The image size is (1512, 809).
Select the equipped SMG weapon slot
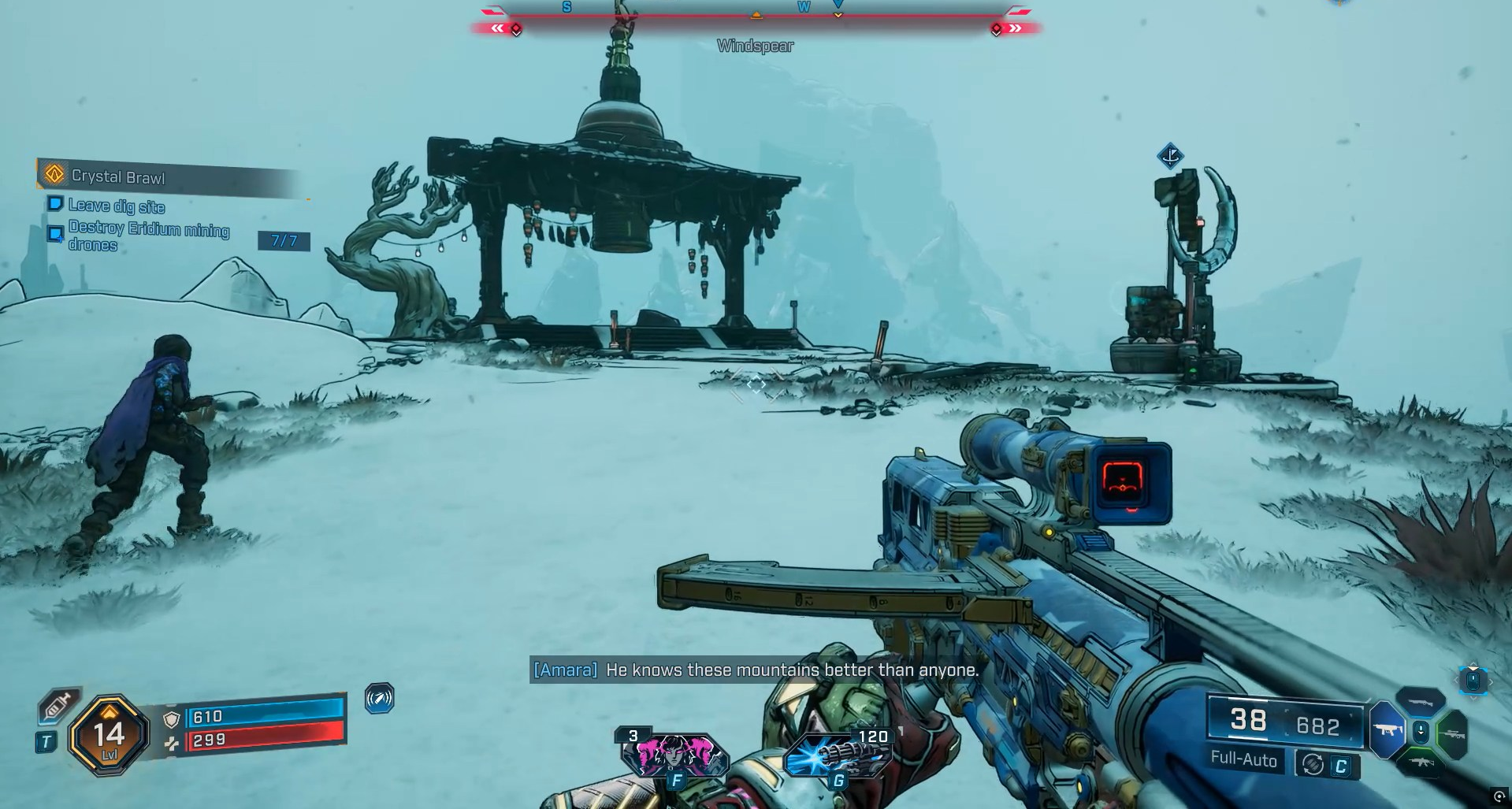tap(1387, 729)
